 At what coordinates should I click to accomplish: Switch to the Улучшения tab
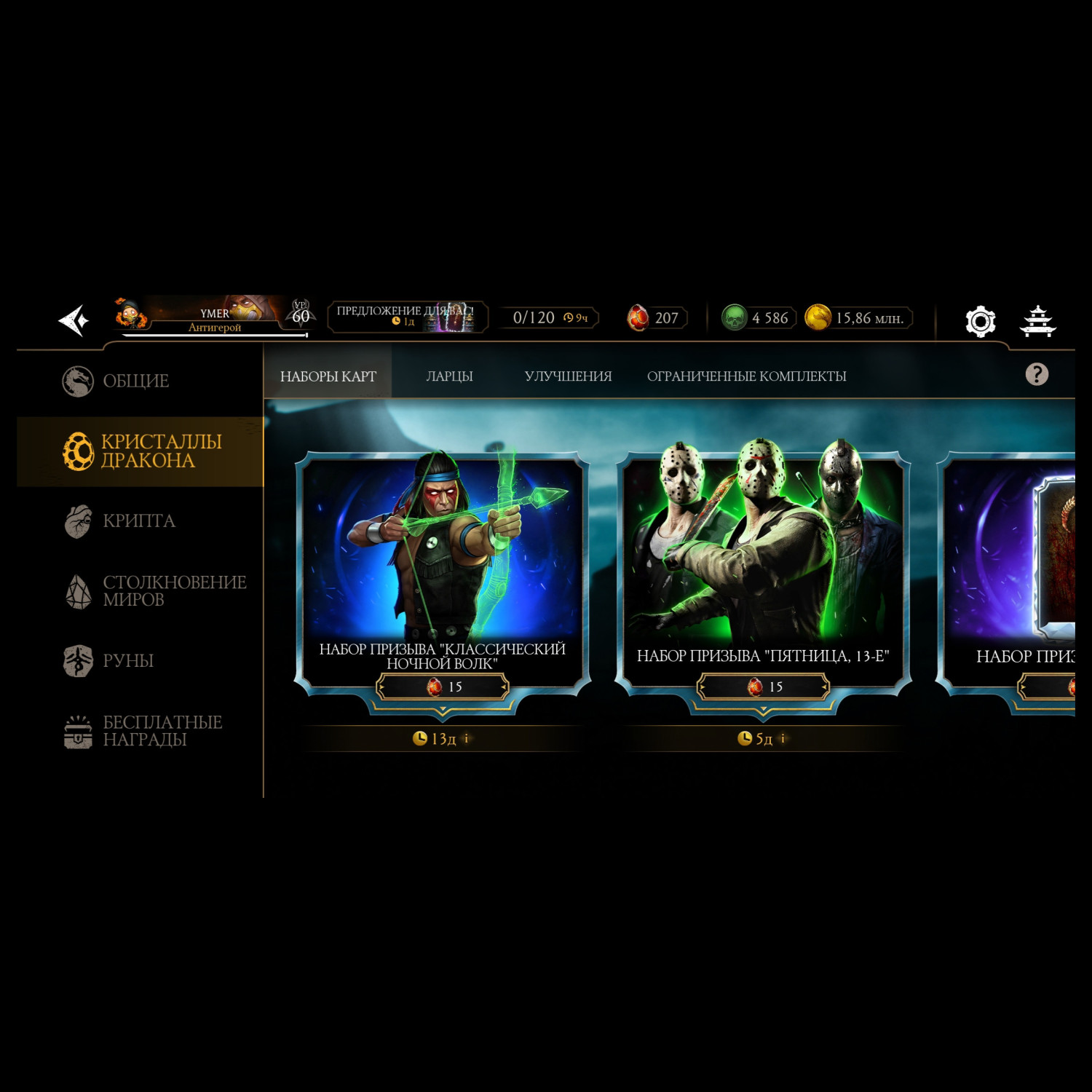point(568,376)
